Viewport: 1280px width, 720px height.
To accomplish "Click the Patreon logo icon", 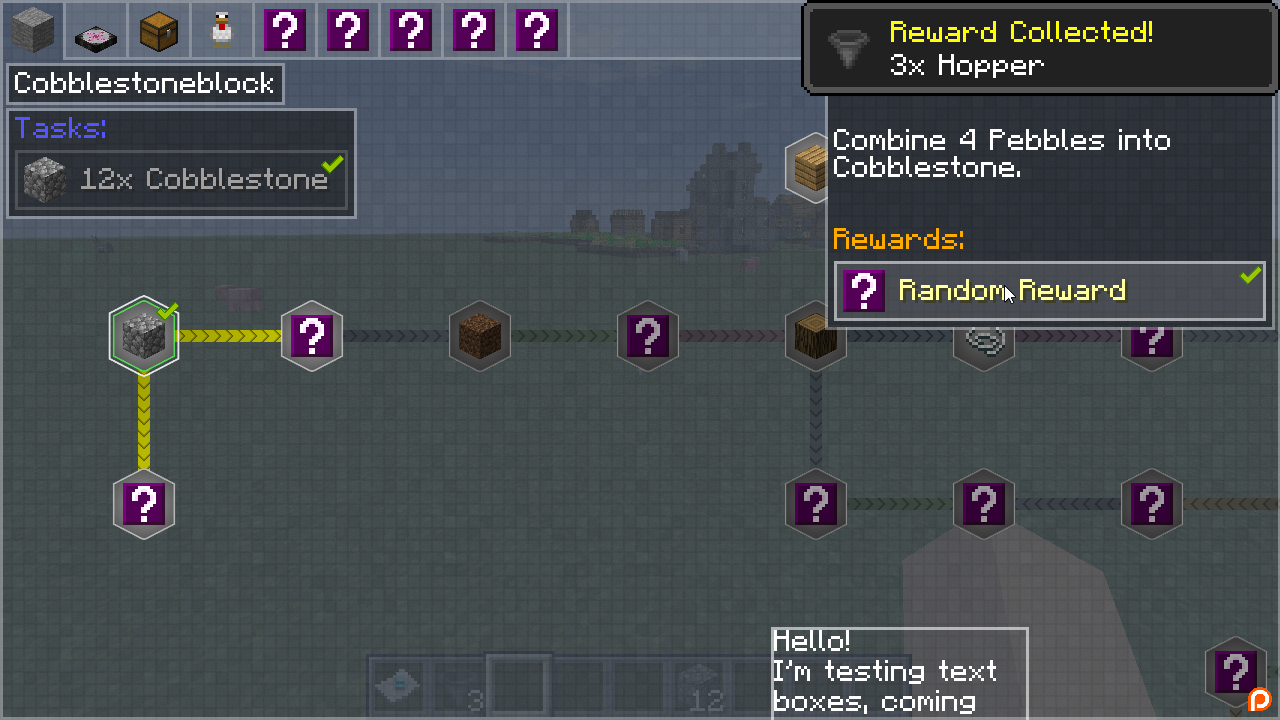I will (1260, 700).
